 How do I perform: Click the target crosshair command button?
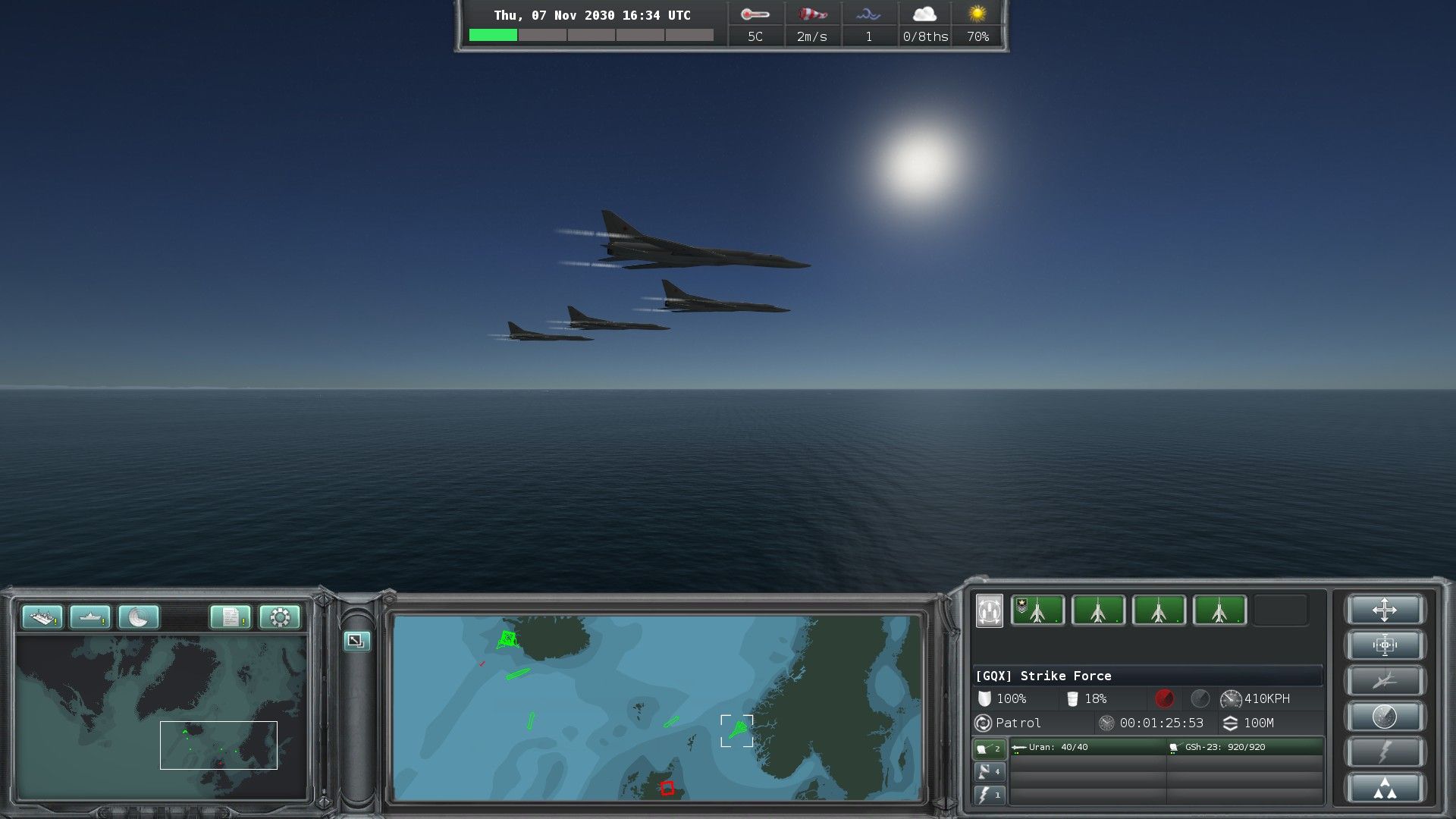[x=1384, y=645]
